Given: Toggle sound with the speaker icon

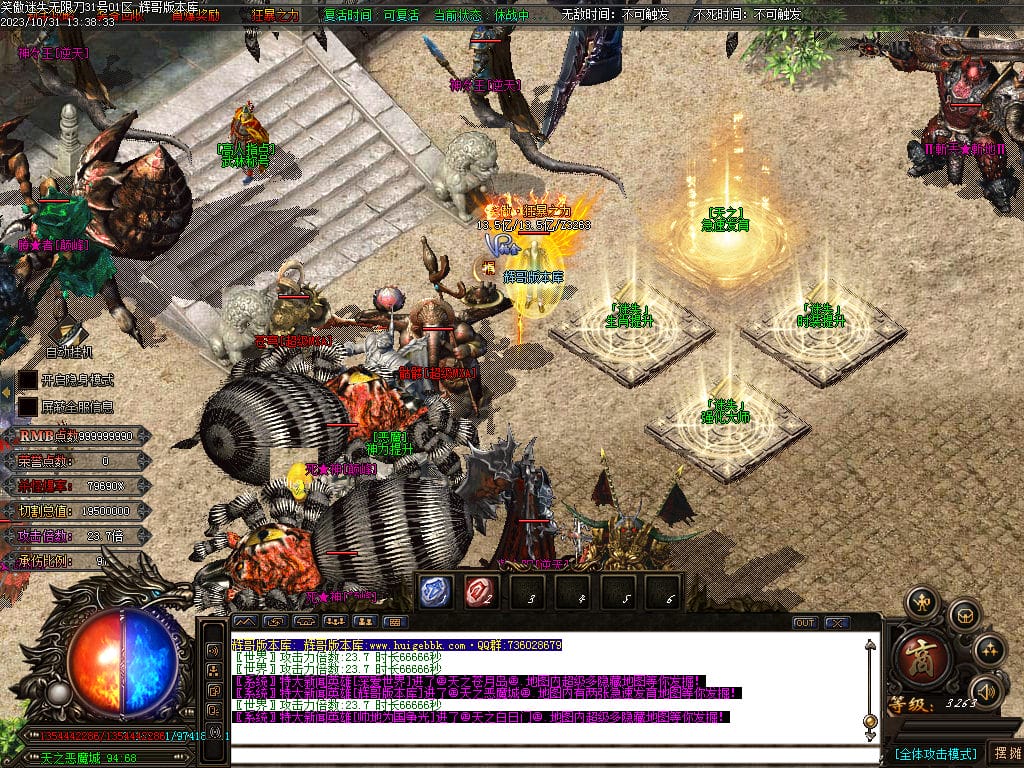Looking at the screenshot, I should pos(987,690).
